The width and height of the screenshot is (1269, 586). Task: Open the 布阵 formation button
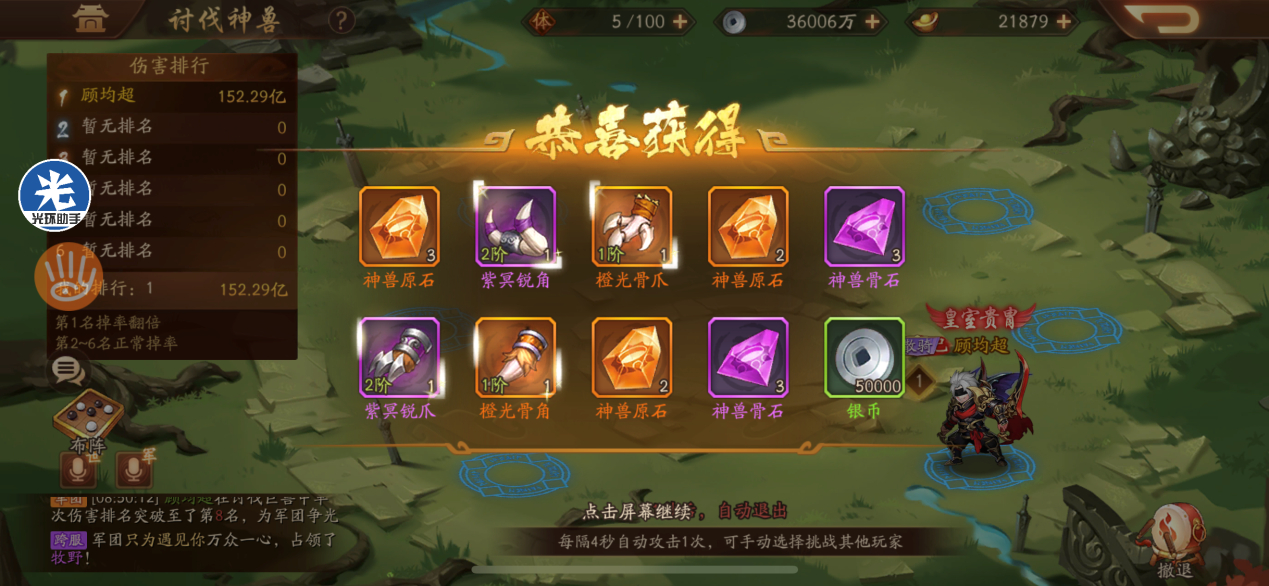88,418
